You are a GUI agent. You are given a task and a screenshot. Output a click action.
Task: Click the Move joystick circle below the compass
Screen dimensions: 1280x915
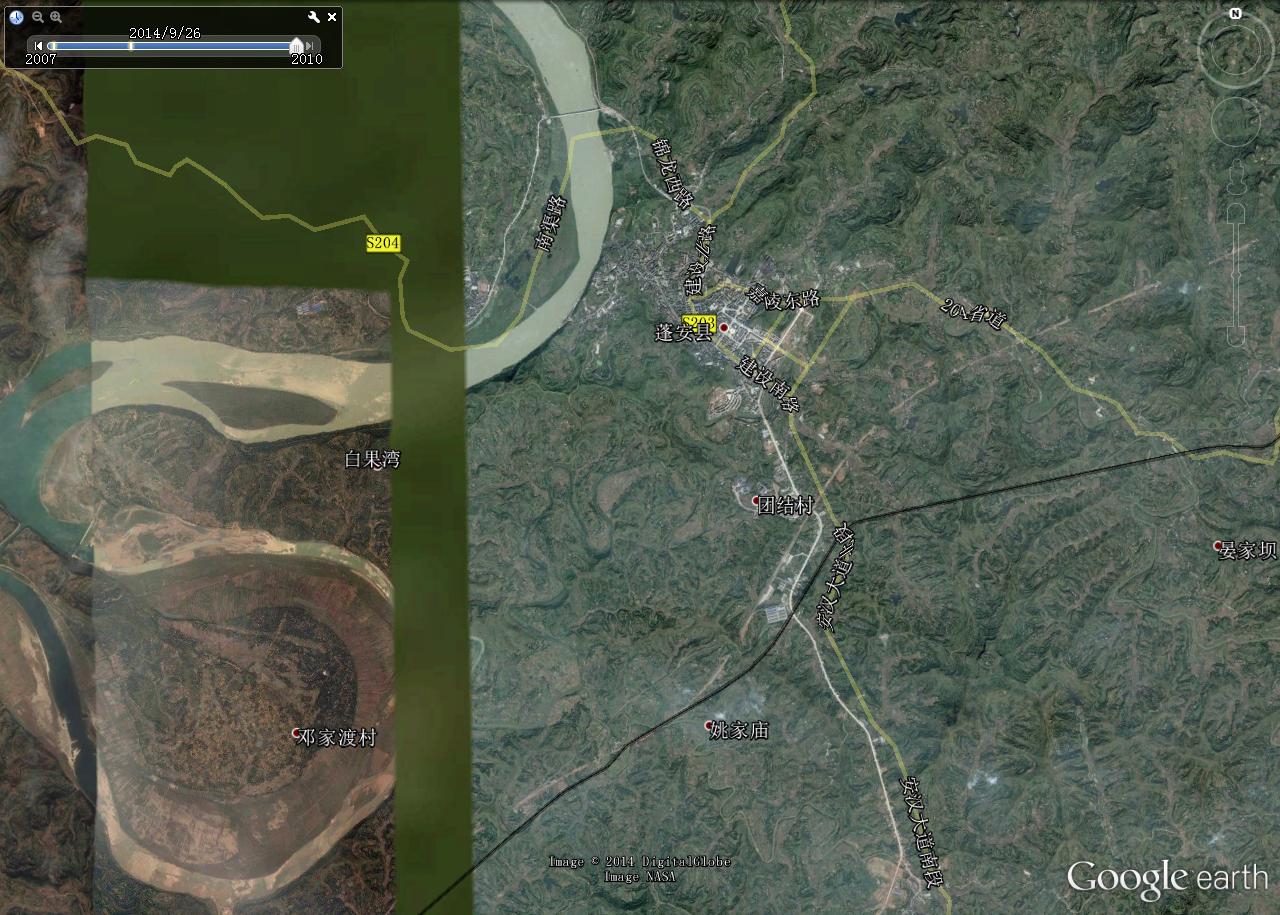point(1234,121)
